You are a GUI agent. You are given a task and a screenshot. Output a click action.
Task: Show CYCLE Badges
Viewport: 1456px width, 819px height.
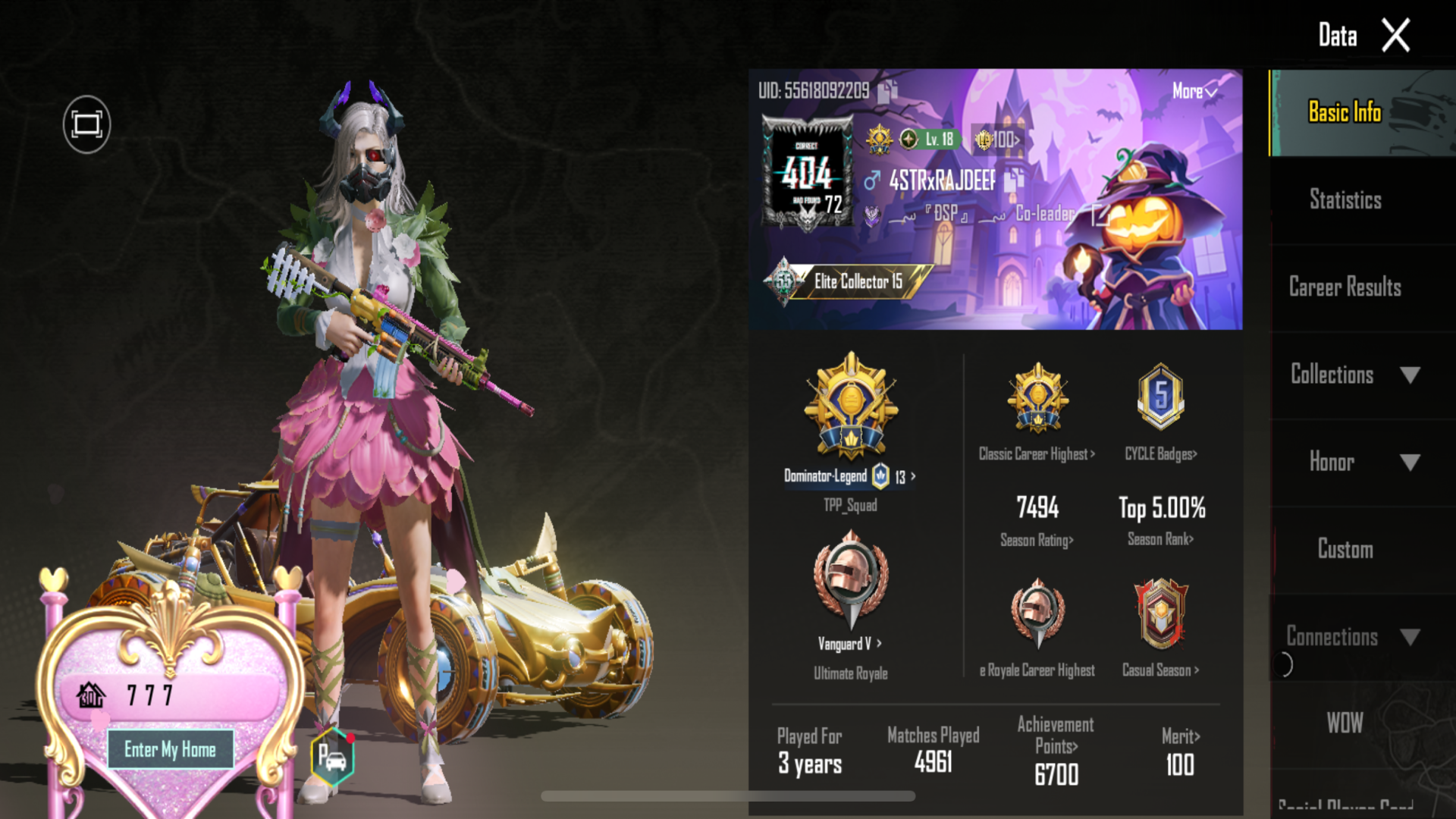click(1160, 454)
